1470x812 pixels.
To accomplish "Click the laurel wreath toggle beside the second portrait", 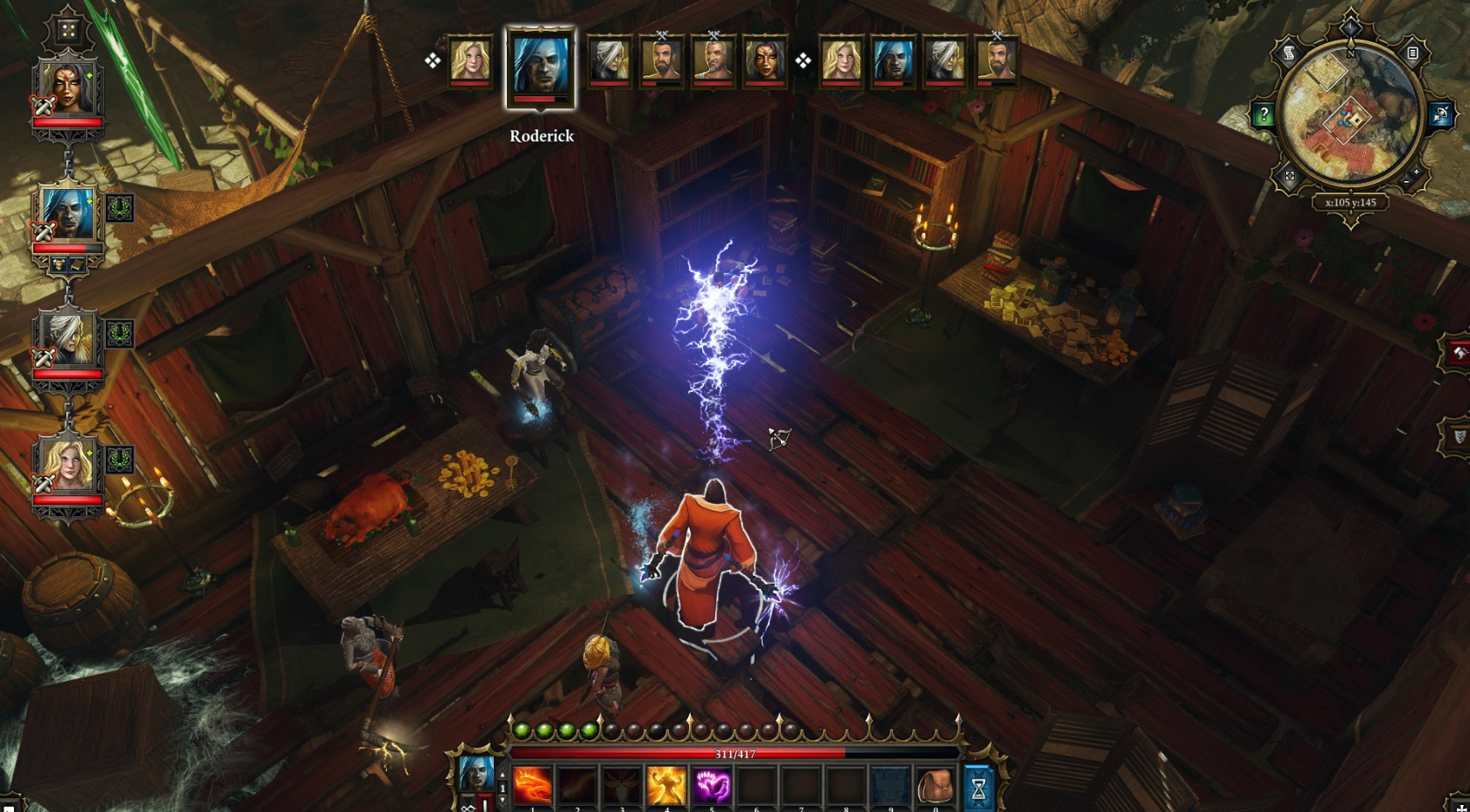I will pos(121,210).
